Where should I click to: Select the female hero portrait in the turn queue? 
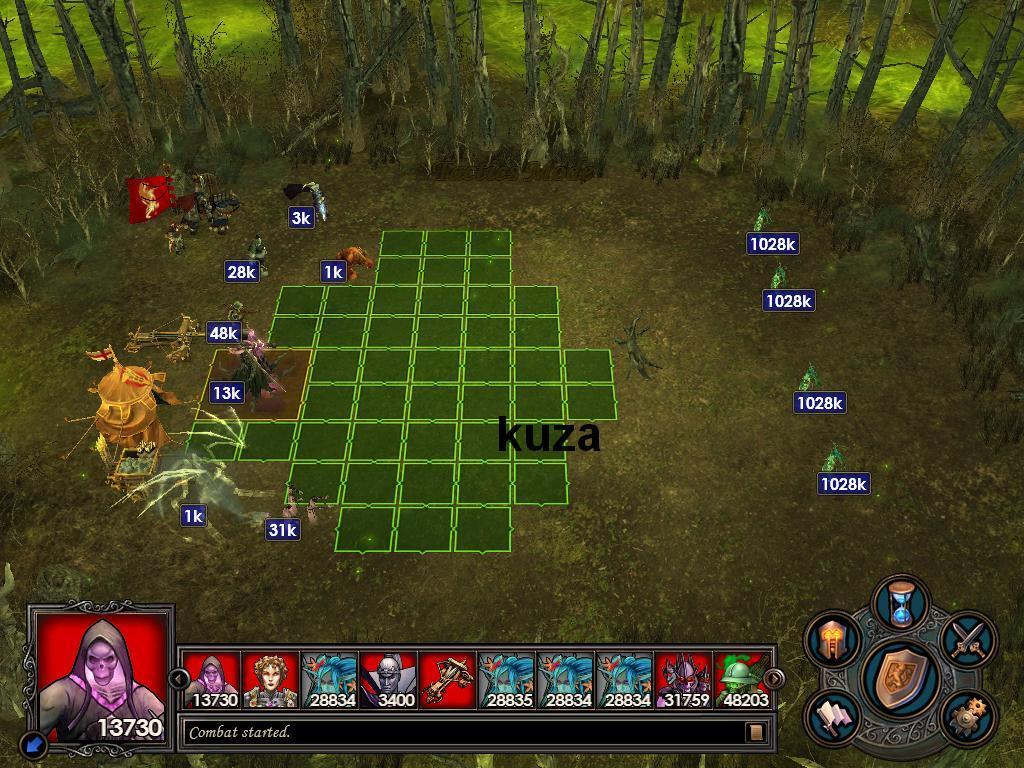pos(270,680)
